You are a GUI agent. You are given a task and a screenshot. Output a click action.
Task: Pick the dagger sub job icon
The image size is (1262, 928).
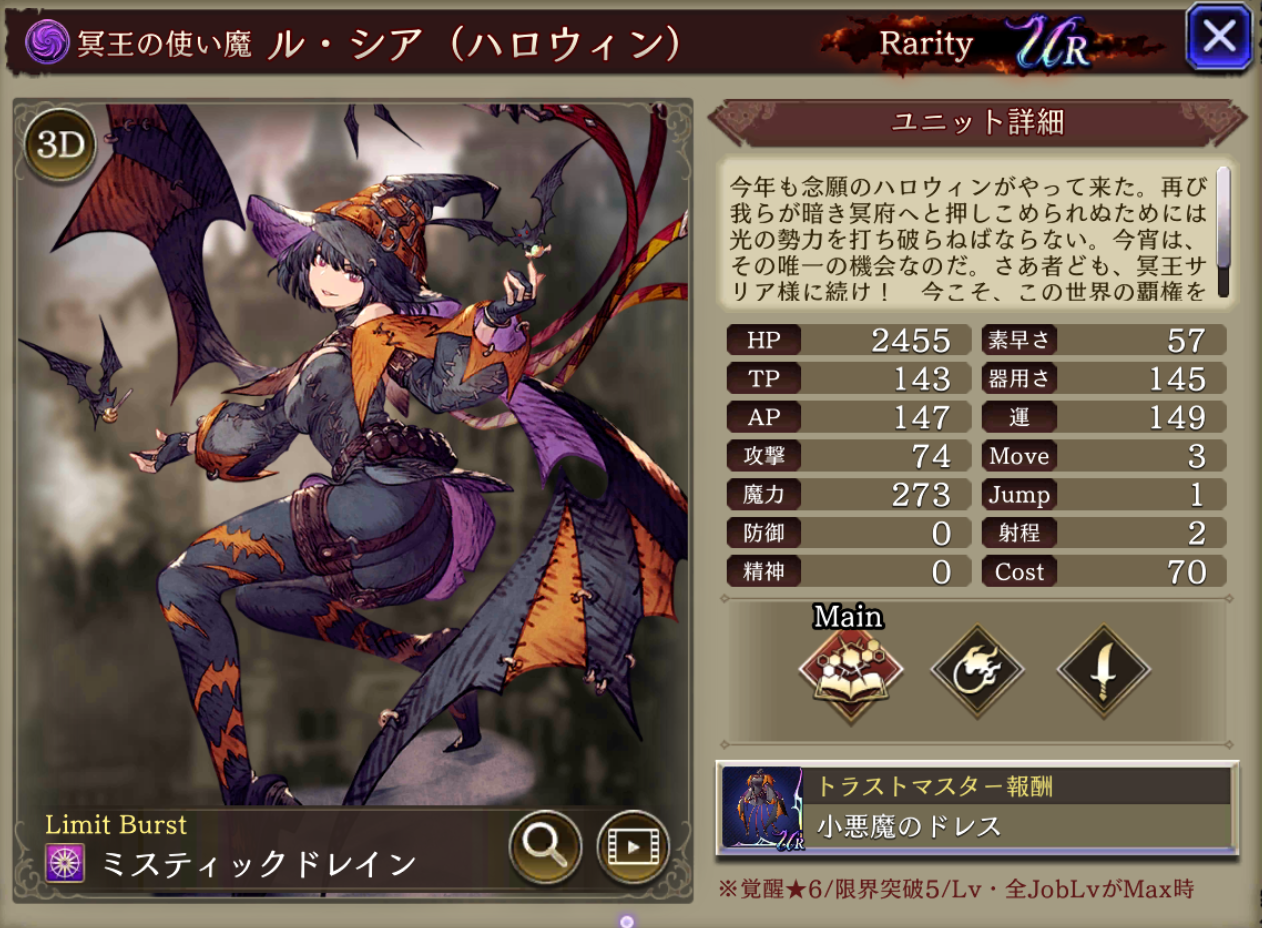pos(1103,670)
